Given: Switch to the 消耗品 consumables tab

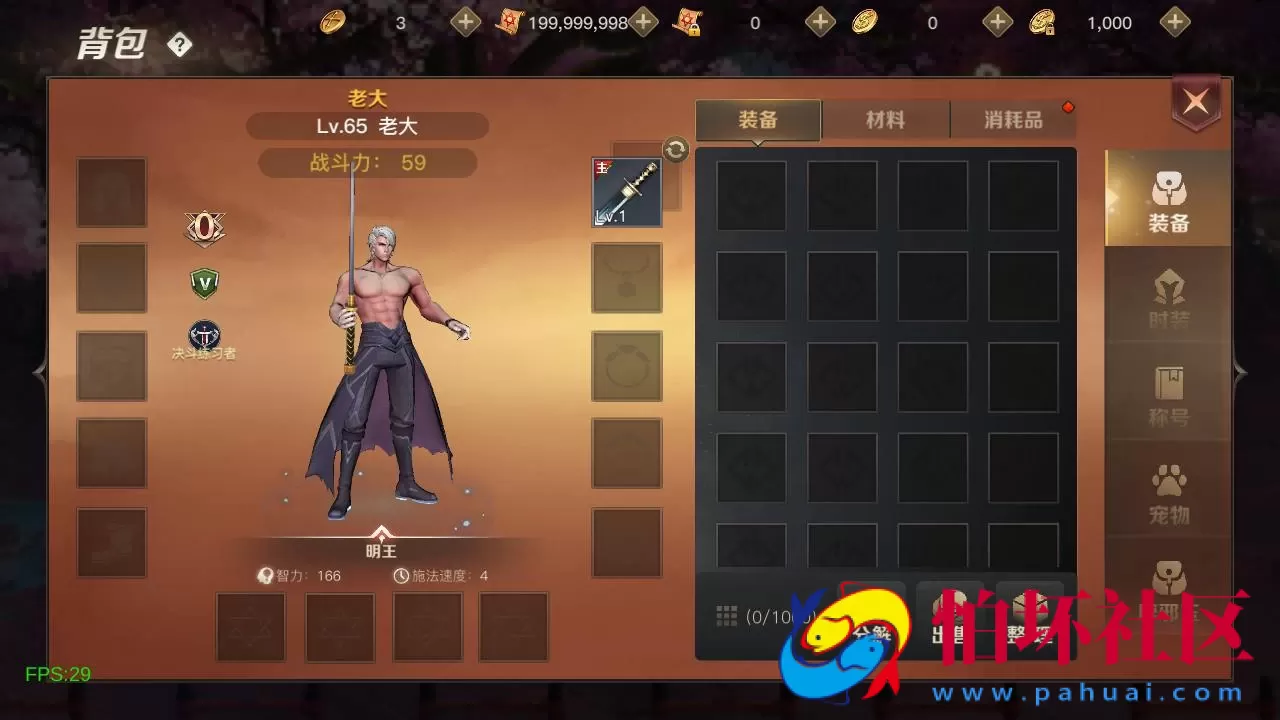Looking at the screenshot, I should click(x=1014, y=119).
